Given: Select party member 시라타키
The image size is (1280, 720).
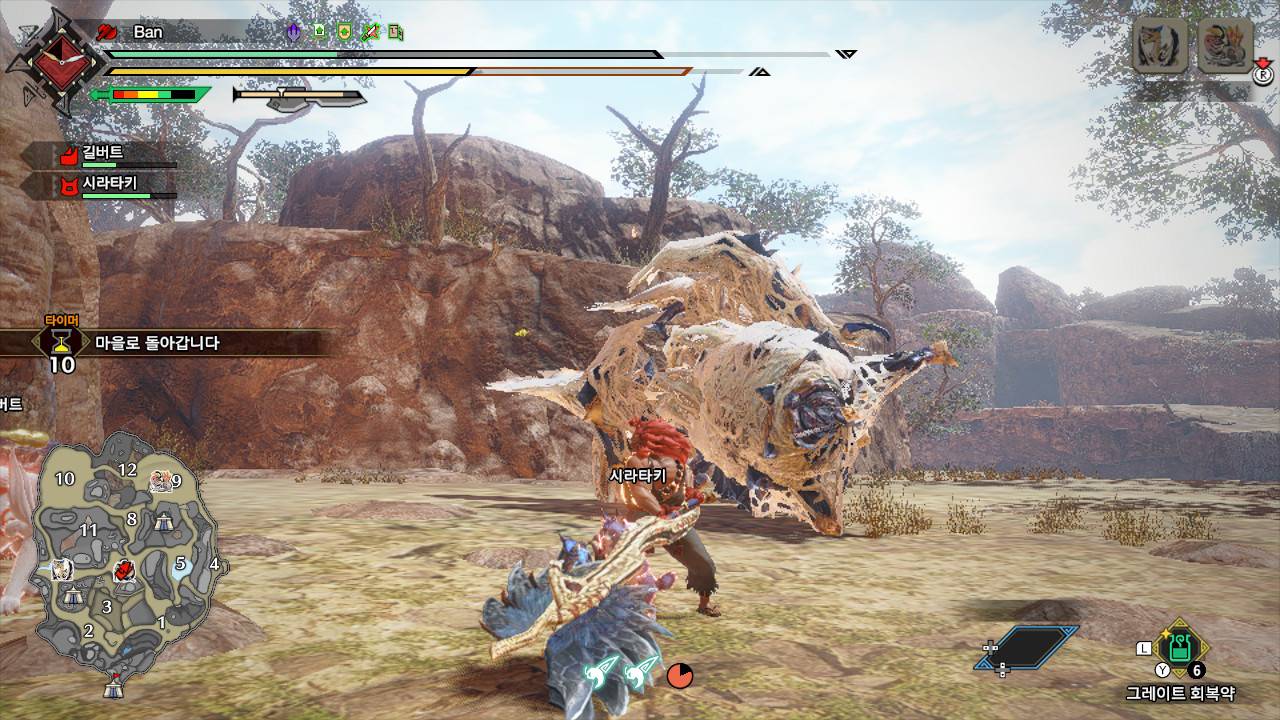Looking at the screenshot, I should pyautogui.click(x=110, y=186).
